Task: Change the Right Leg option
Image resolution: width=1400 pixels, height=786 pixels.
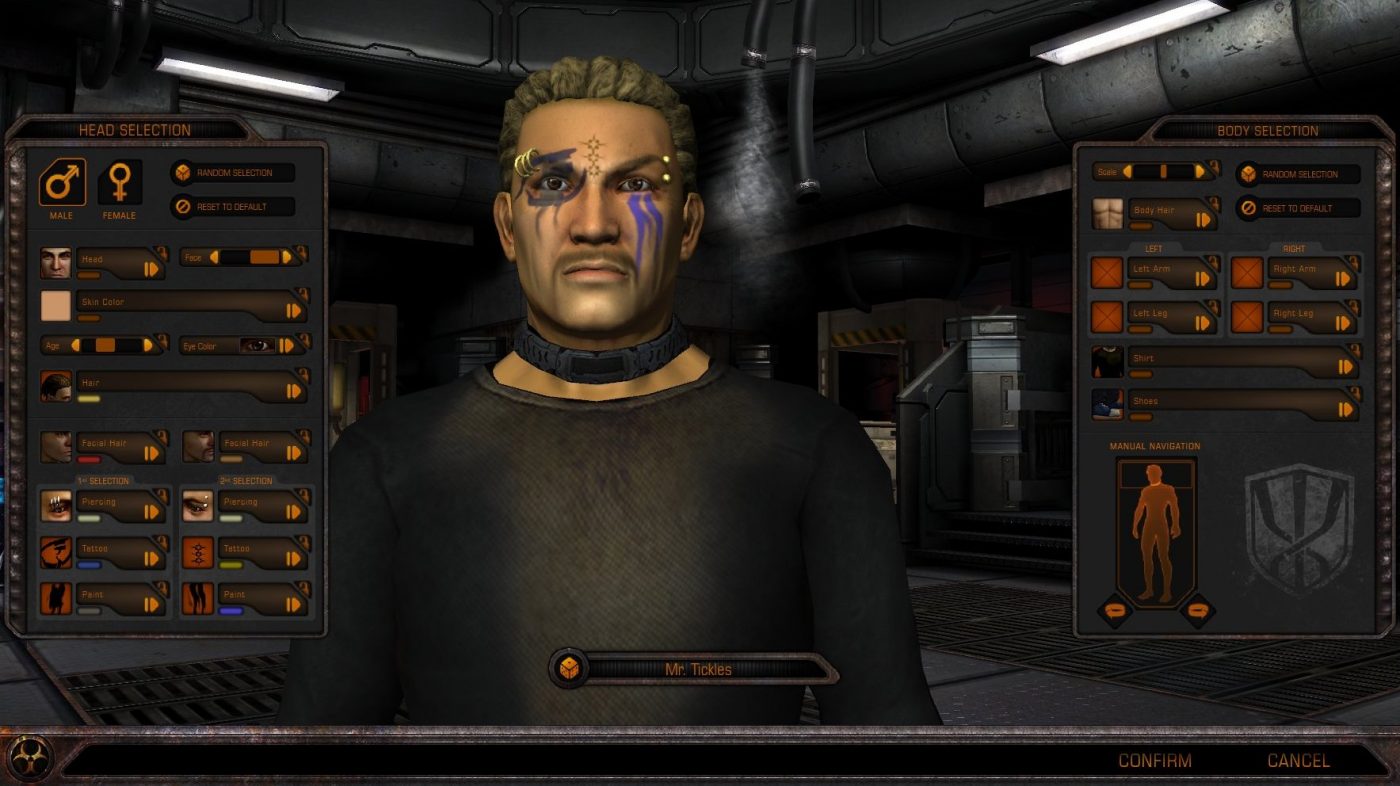Action: [1344, 321]
